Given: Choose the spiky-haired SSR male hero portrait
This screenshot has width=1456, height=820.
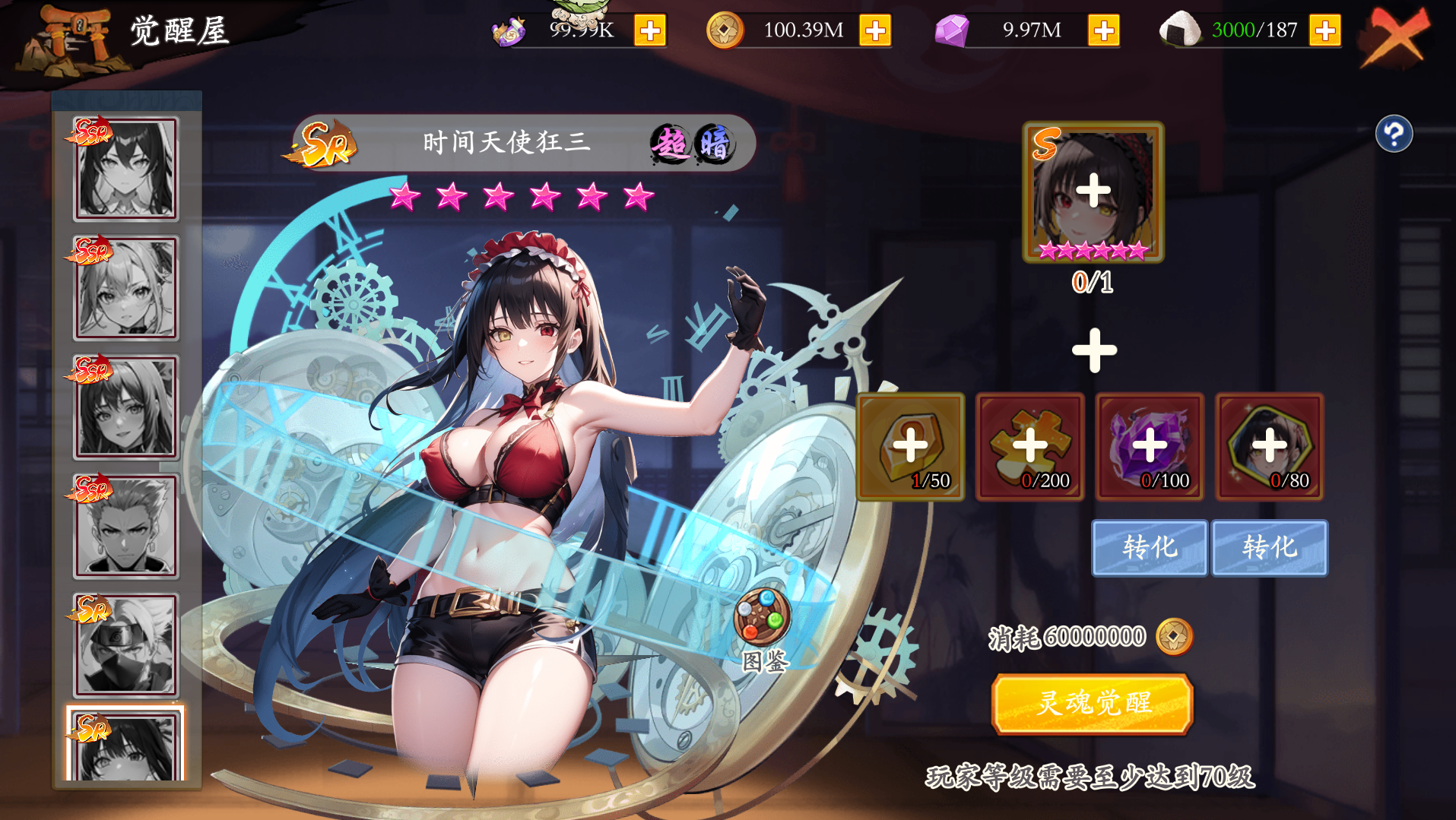Looking at the screenshot, I should pos(126,526).
